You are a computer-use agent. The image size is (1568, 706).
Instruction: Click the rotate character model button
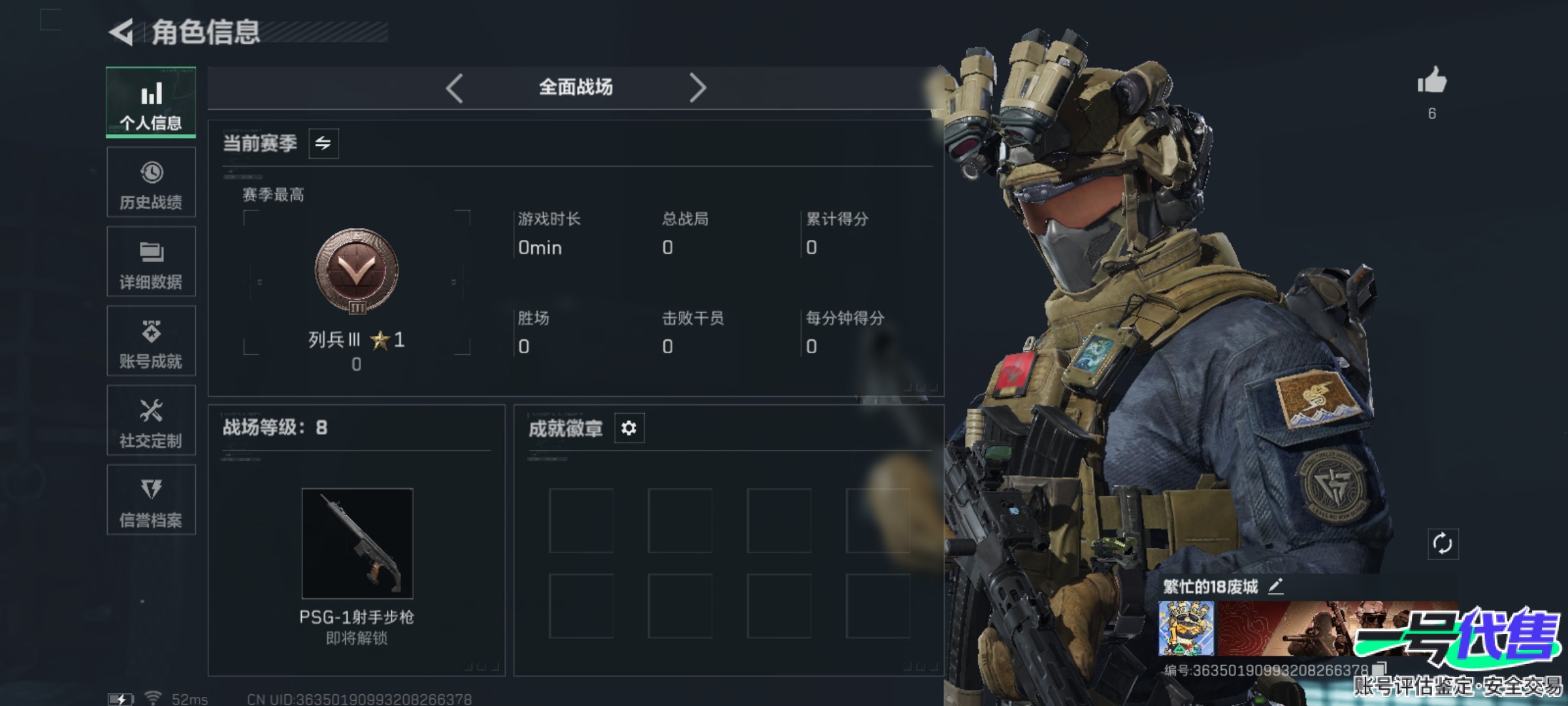click(1443, 543)
